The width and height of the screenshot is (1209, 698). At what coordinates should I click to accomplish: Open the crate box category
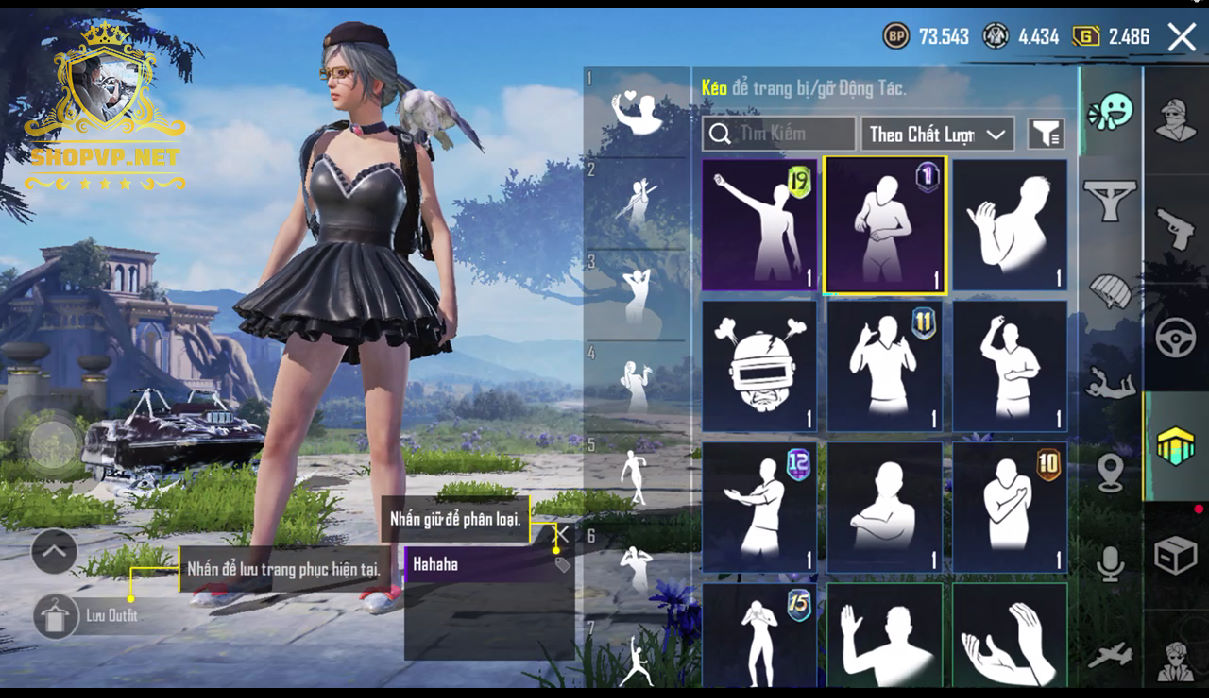(1175, 555)
